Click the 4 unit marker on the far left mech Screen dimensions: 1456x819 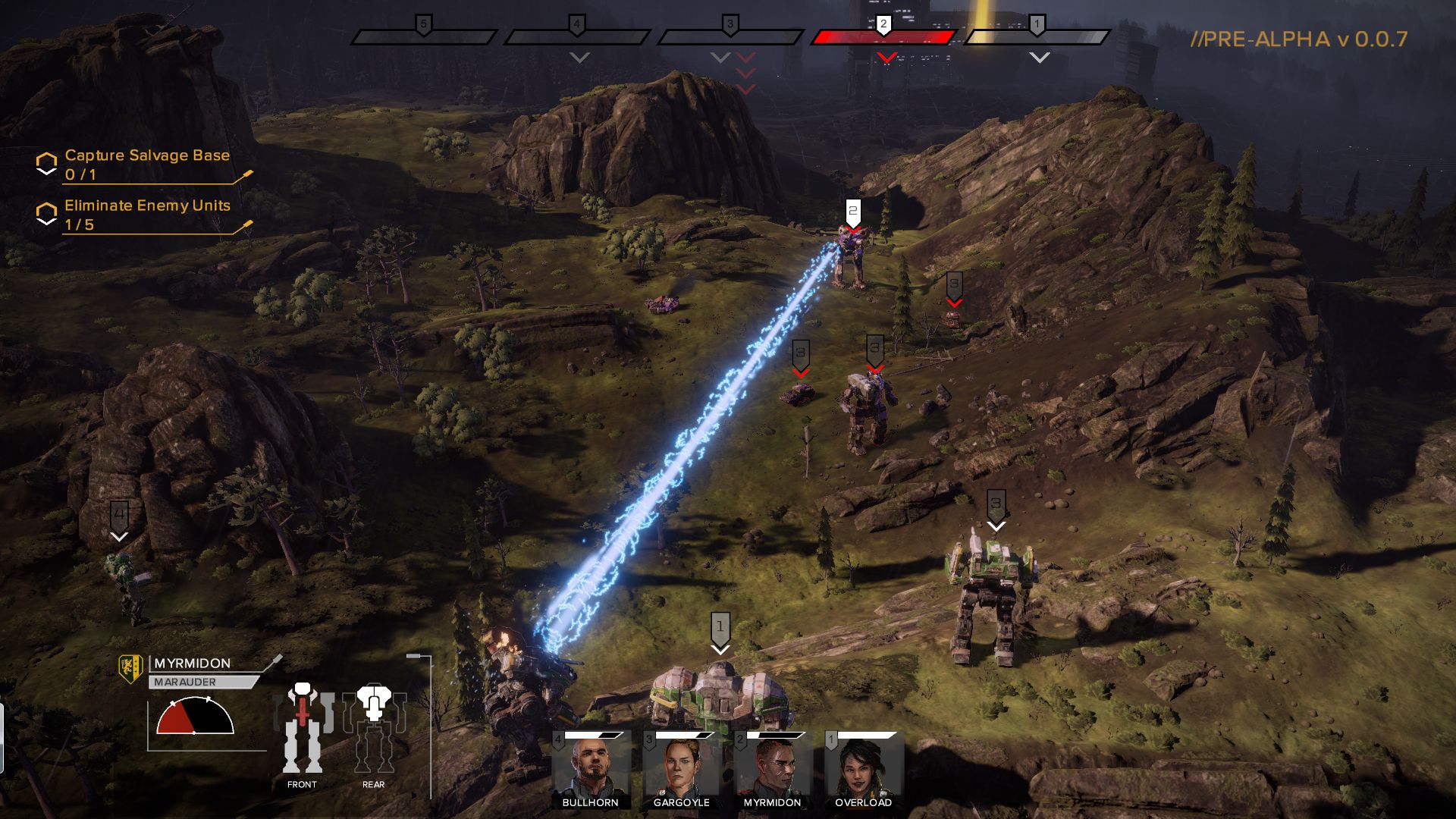pos(118,513)
